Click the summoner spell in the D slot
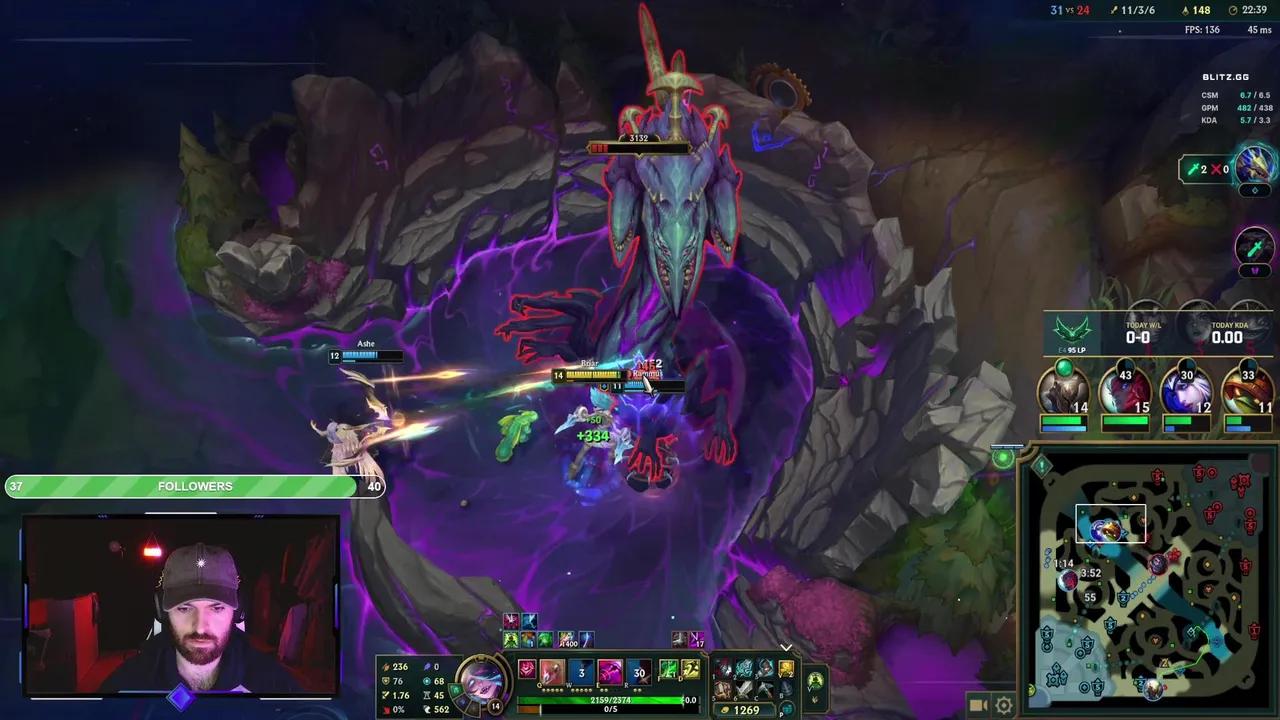 tap(691, 668)
